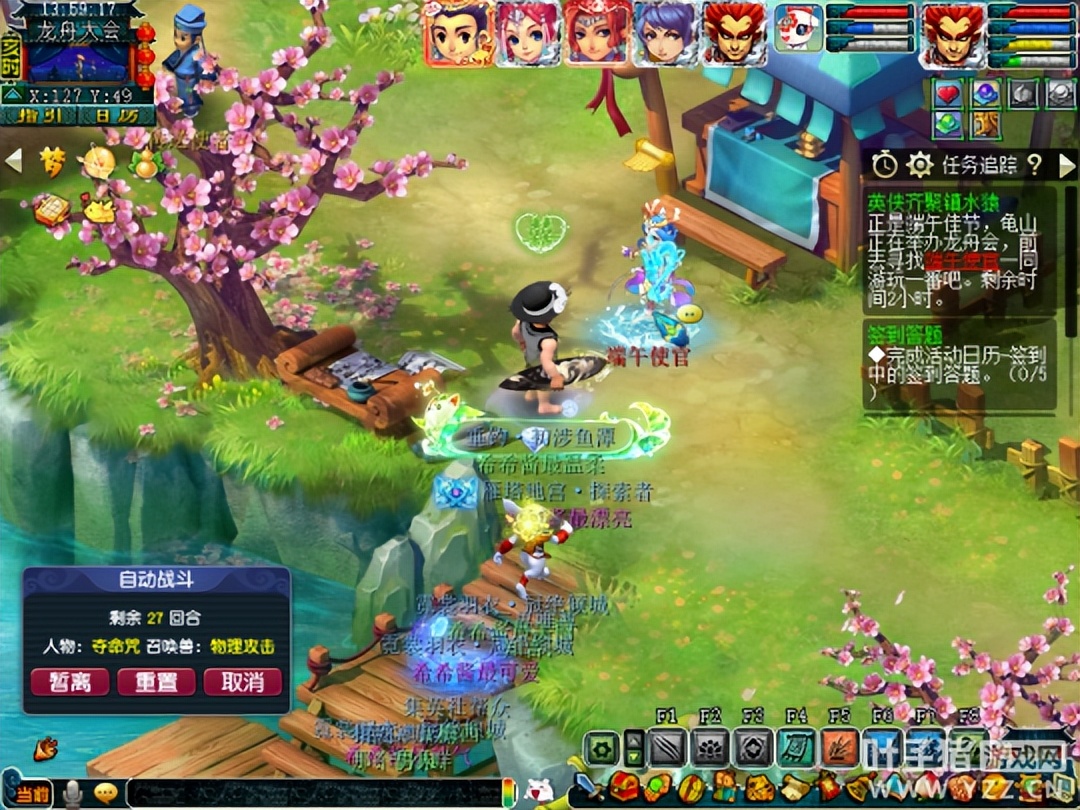Open the quest tracker gear settings

click(919, 164)
